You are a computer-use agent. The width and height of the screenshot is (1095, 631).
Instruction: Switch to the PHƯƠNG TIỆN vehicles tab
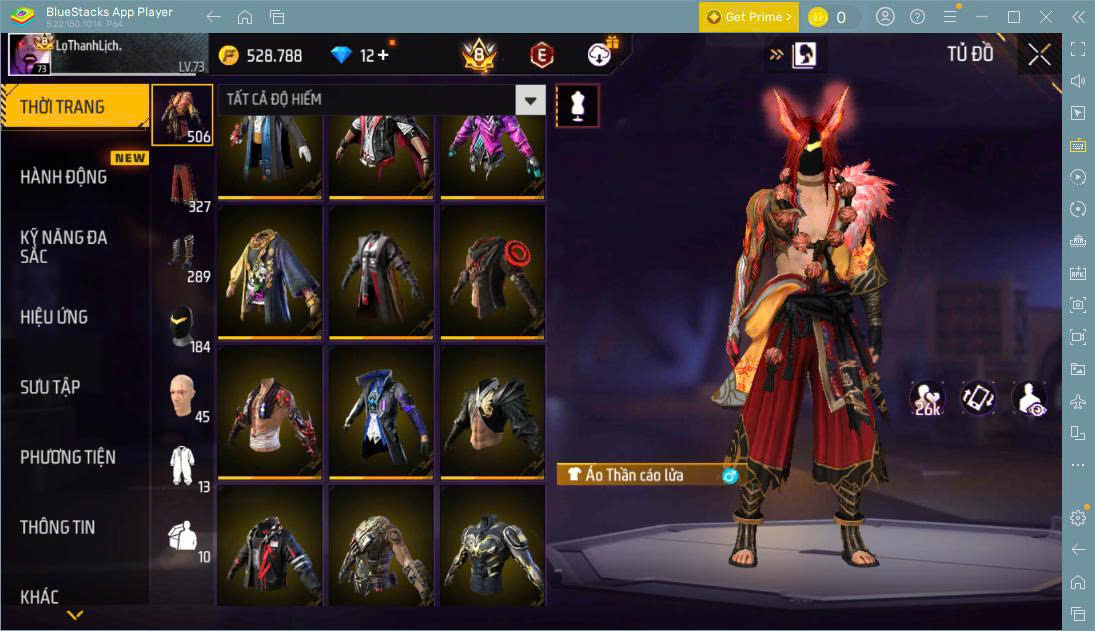coord(68,457)
